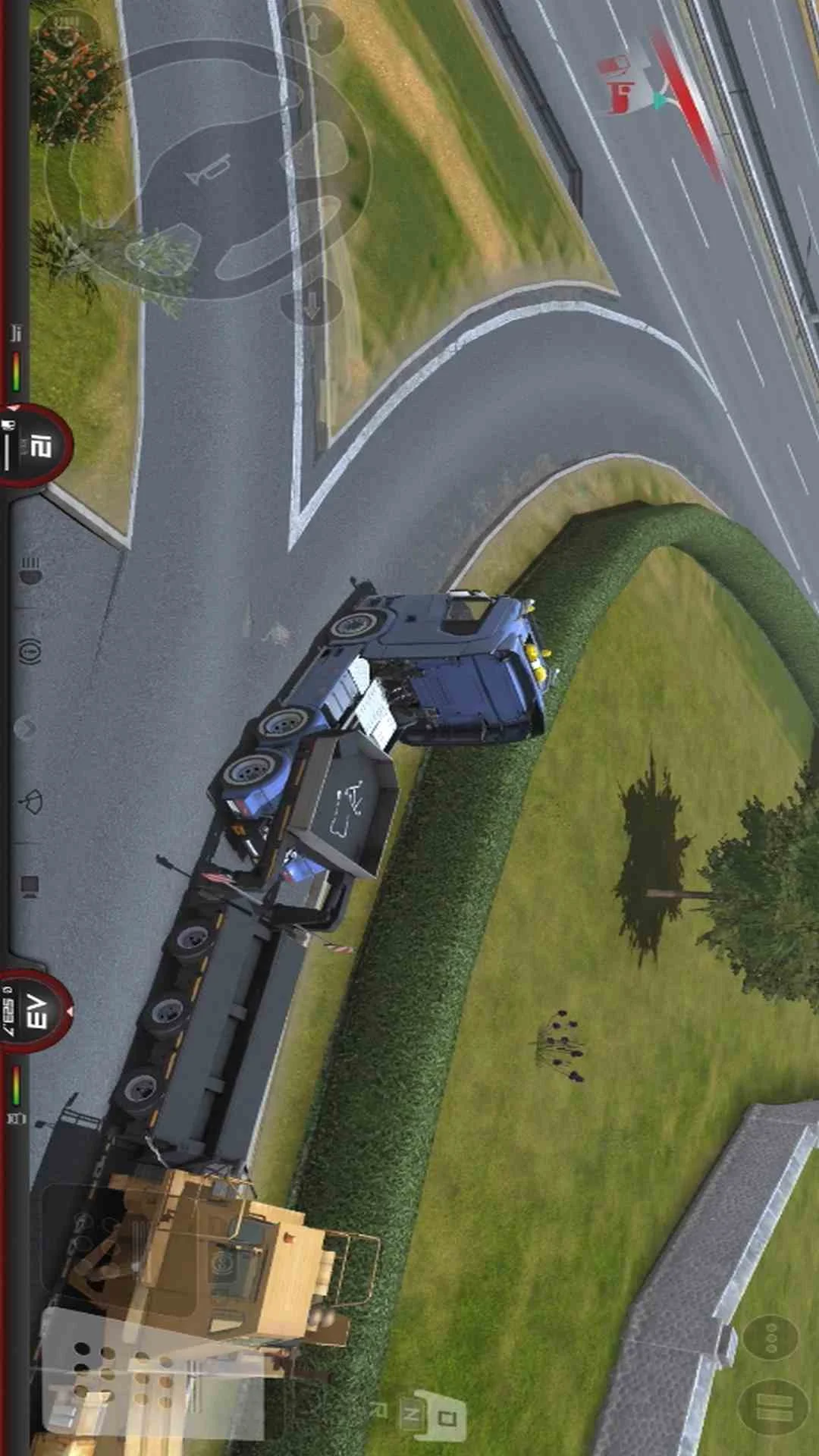
Task: Toggle the parking brake icon
Action: [30, 649]
